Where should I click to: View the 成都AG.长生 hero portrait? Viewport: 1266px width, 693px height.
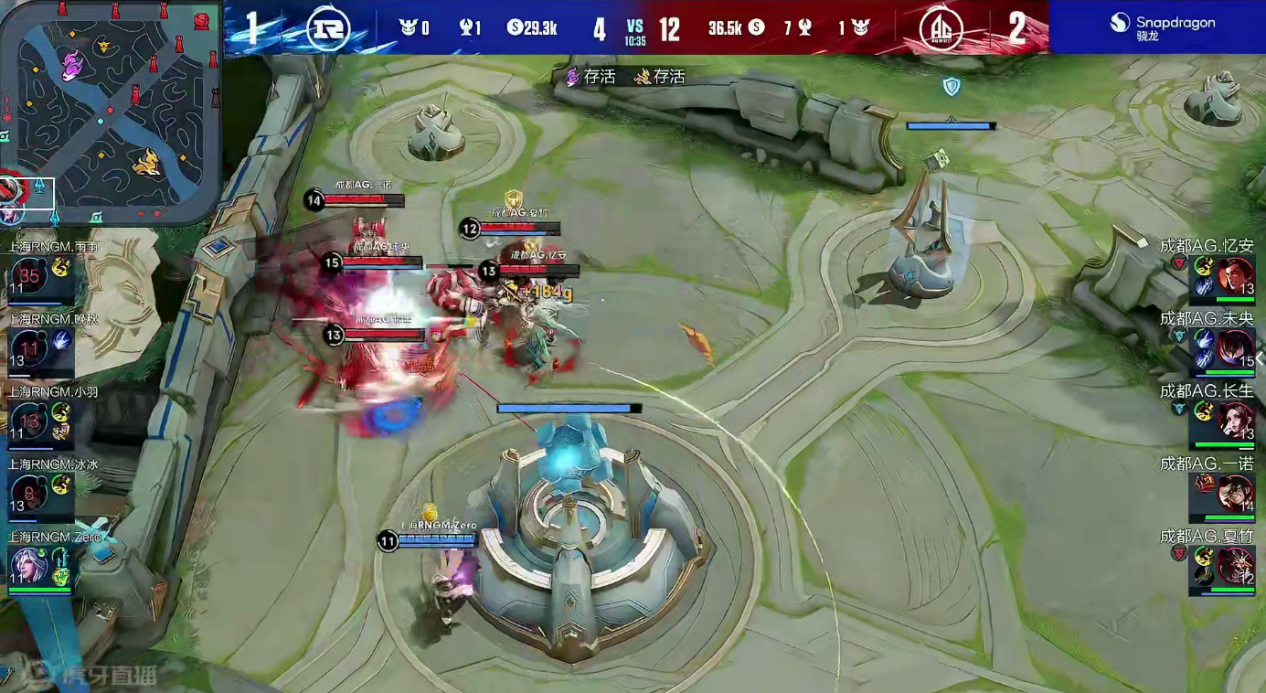(1237, 420)
